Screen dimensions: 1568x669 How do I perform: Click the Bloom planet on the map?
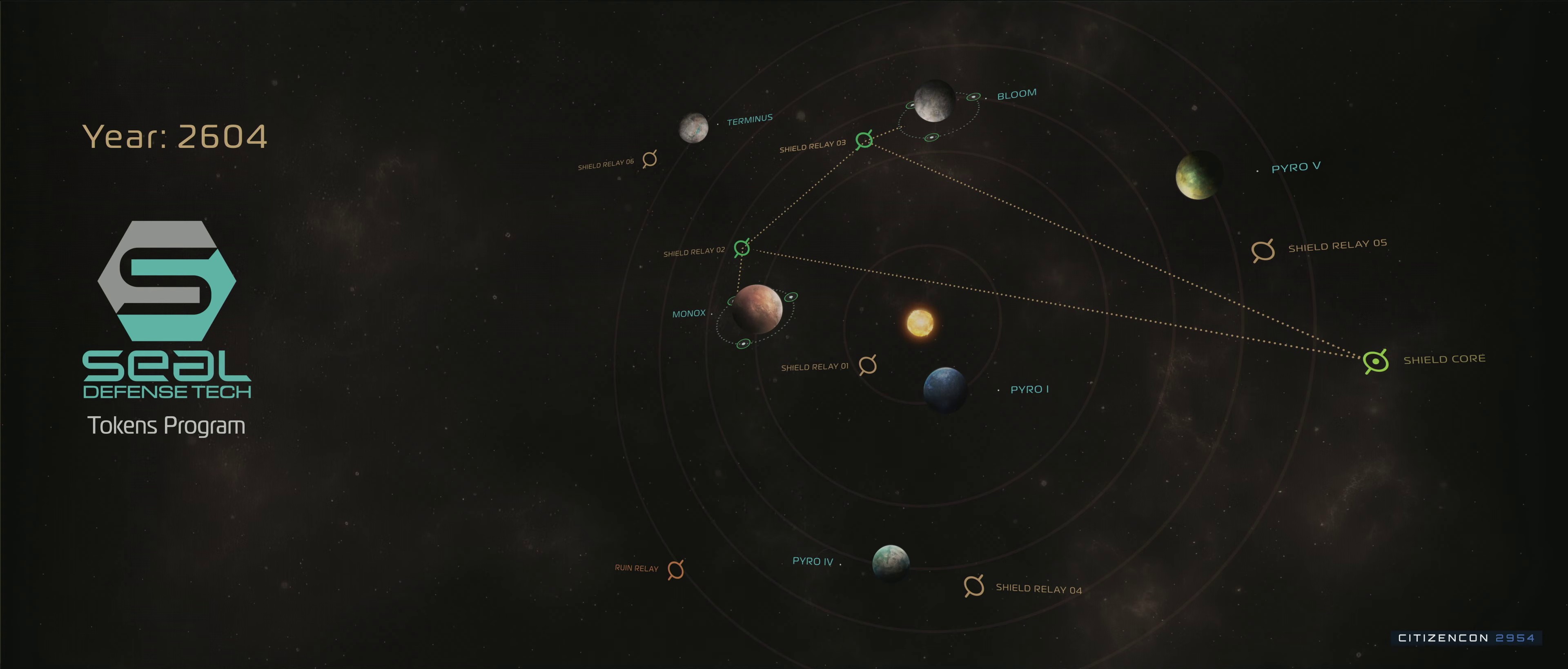tap(934, 101)
